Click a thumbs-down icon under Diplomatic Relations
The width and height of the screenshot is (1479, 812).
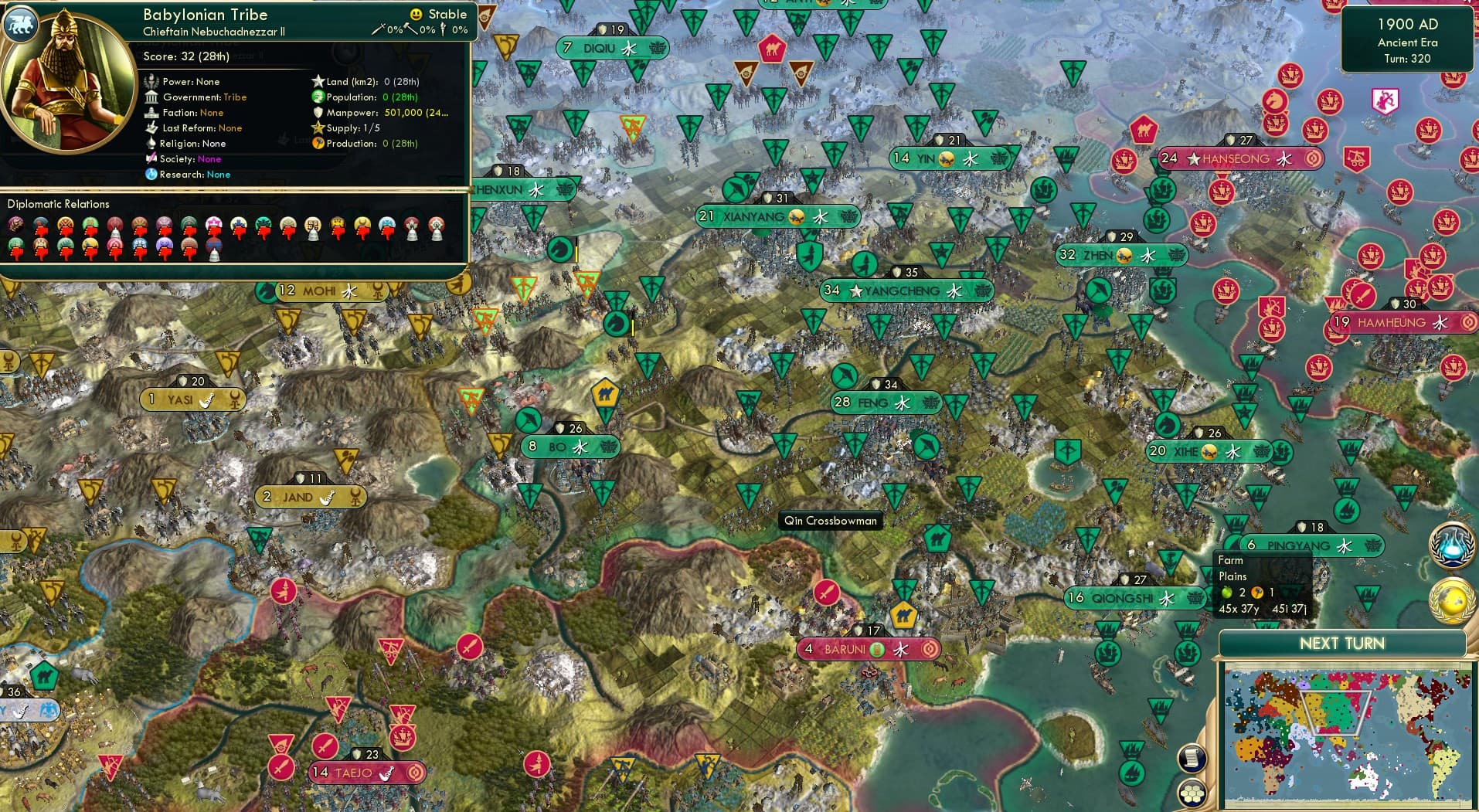[41, 234]
